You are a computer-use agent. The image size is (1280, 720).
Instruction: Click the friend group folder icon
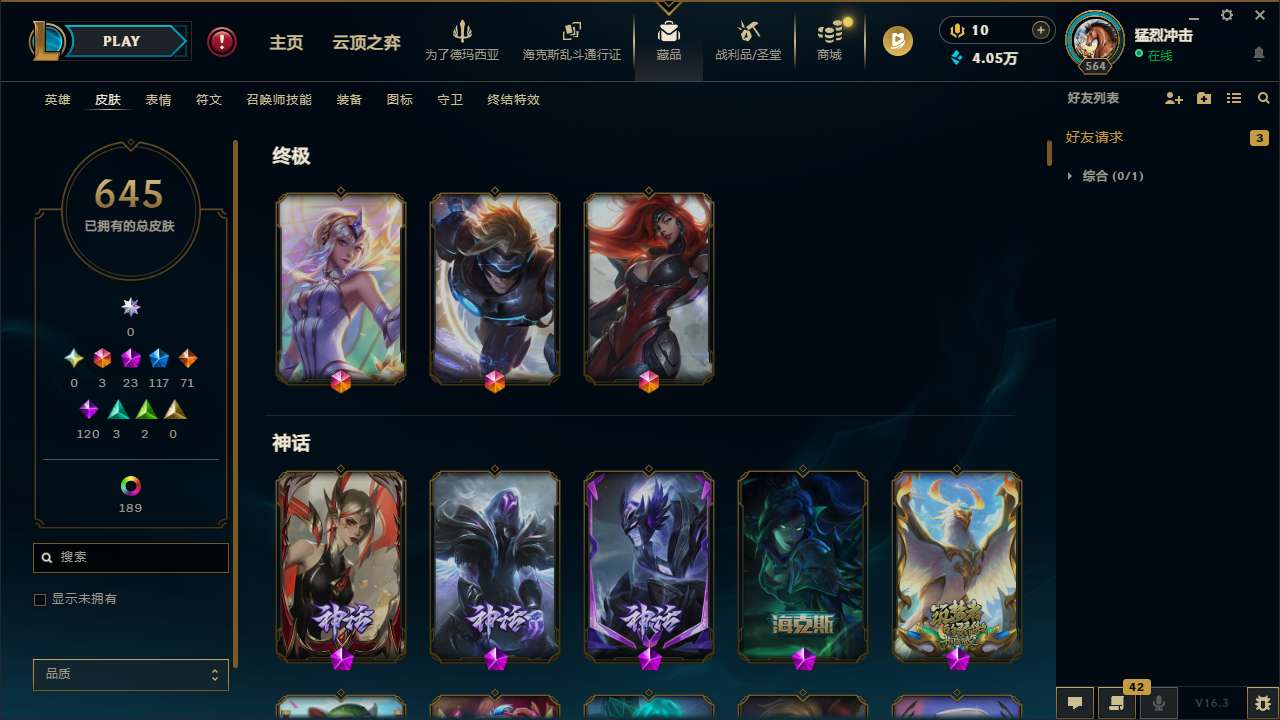point(1203,97)
